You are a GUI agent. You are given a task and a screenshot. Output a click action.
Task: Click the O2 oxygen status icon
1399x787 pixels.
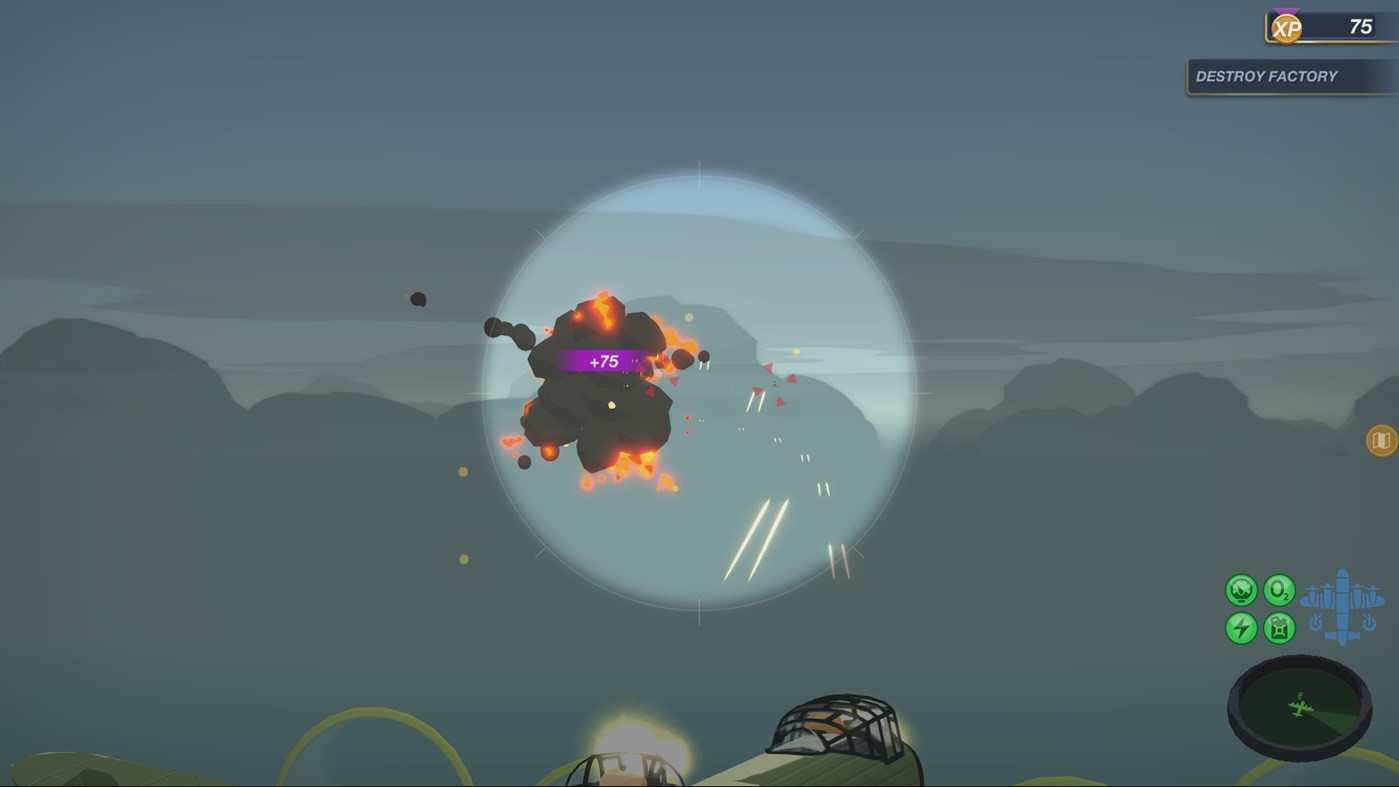click(1280, 590)
